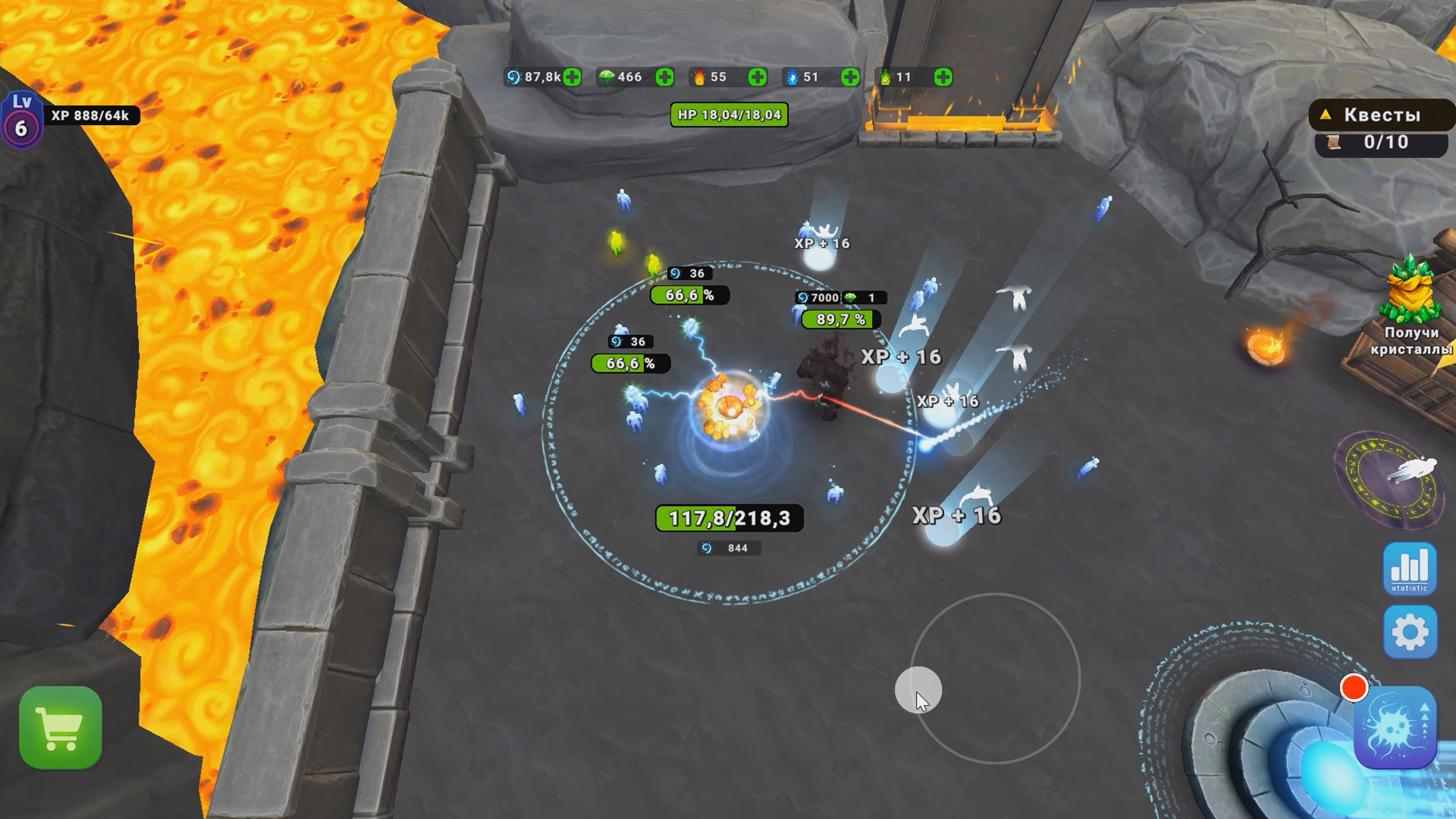Screen dimensions: 1456x819
Task: Tap the blue vial resource icon showing 51
Action: click(x=791, y=77)
